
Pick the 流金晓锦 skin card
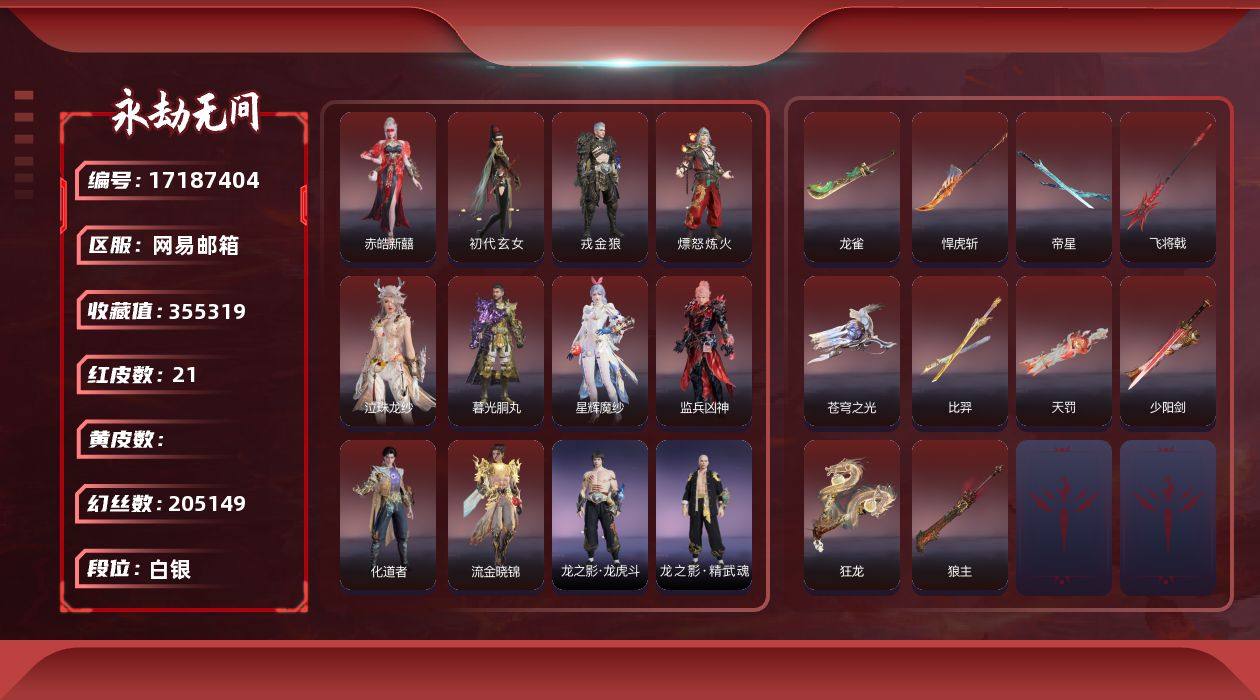pyautogui.click(x=496, y=515)
